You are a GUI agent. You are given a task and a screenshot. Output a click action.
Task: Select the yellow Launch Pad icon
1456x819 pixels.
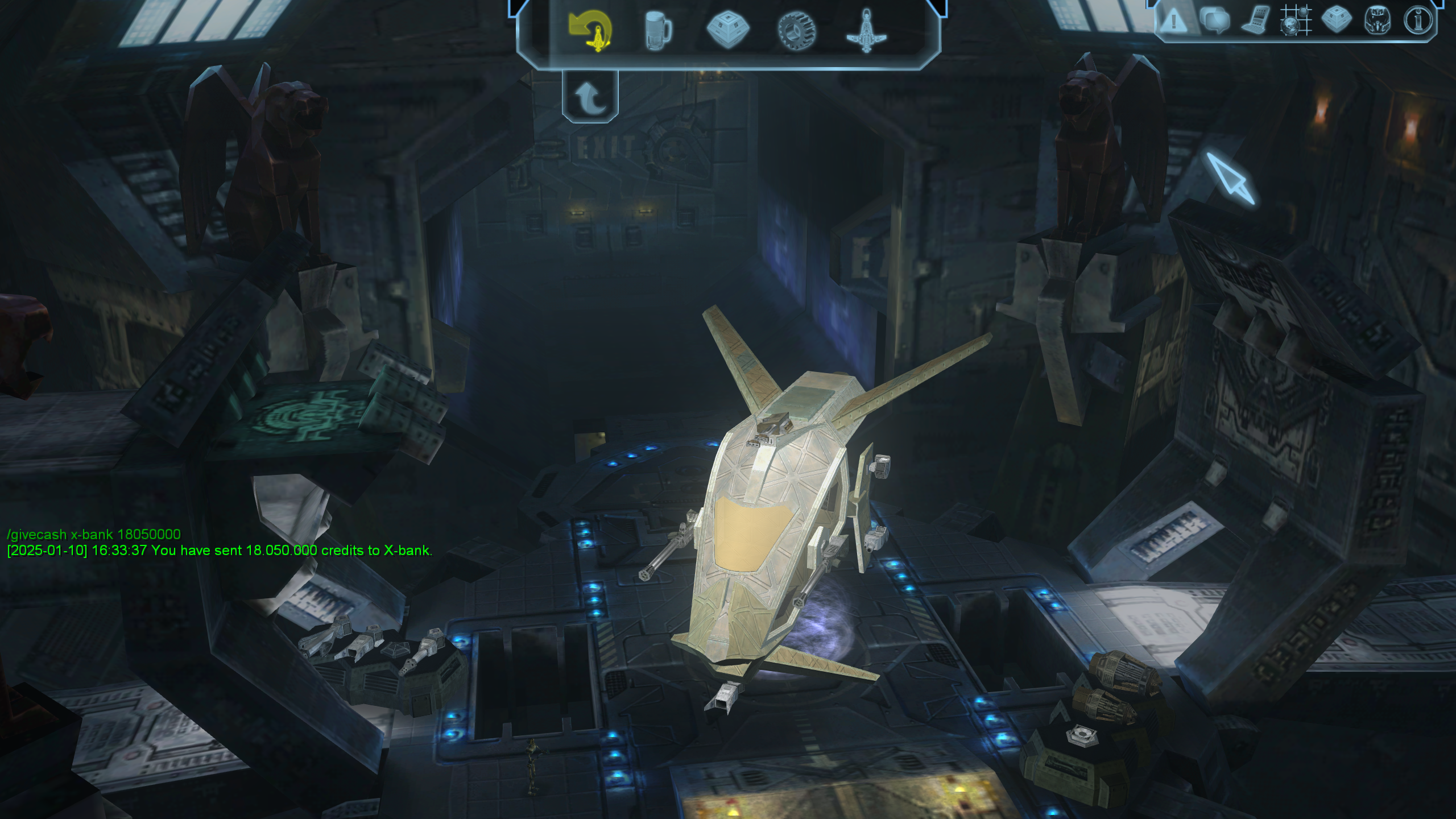(x=591, y=30)
